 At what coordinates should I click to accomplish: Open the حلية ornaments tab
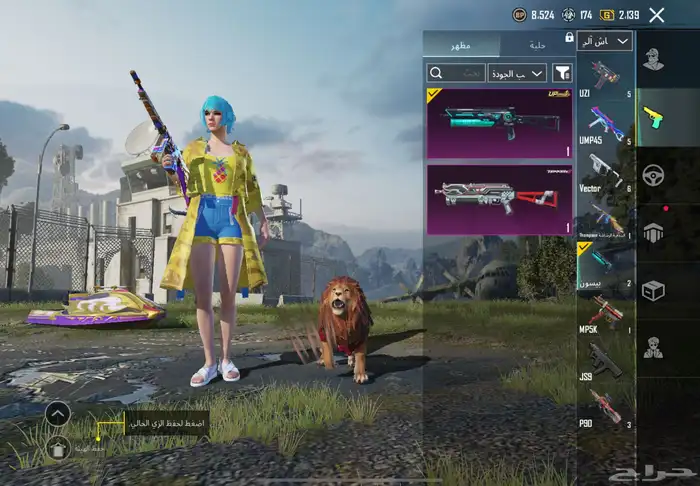tap(536, 44)
